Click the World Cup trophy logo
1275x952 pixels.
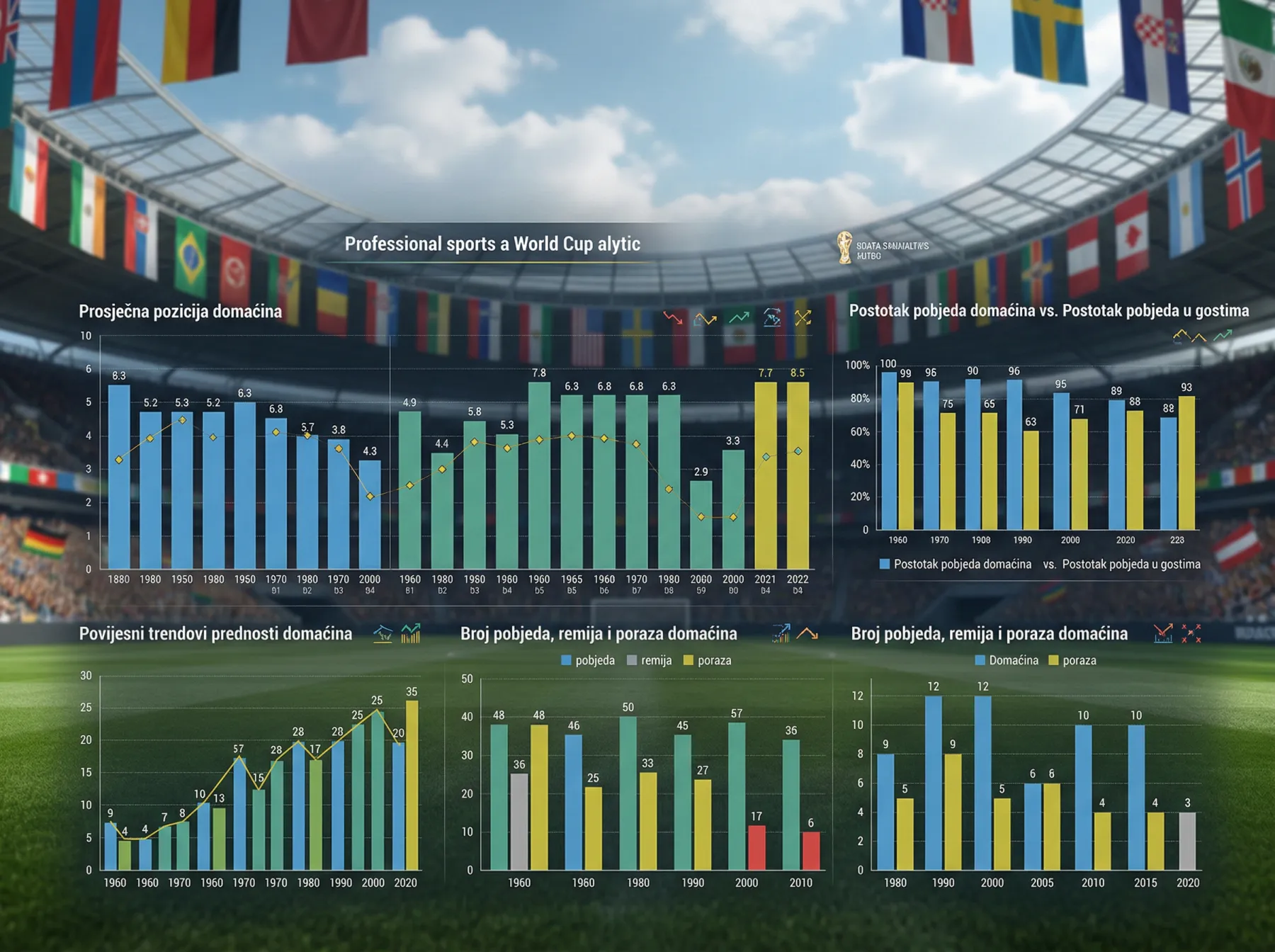(844, 248)
